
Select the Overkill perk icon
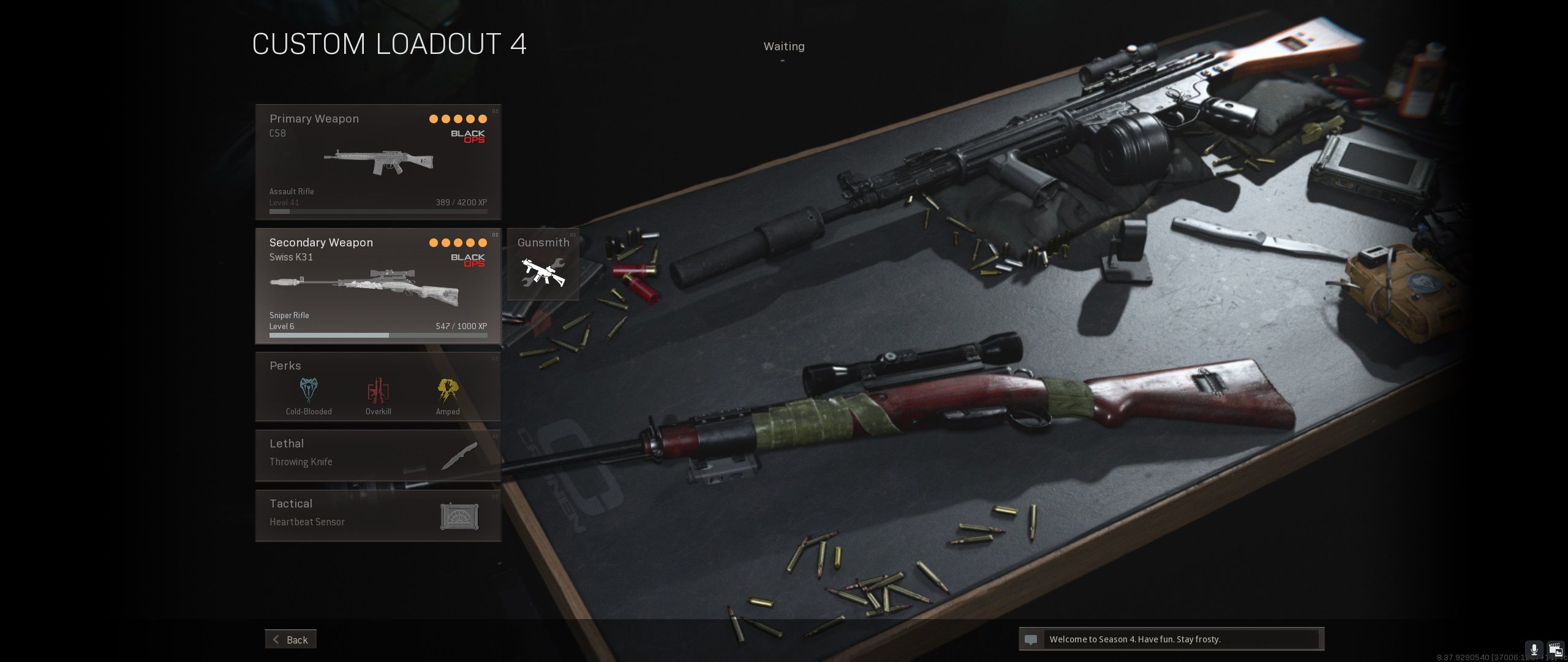pyautogui.click(x=378, y=390)
